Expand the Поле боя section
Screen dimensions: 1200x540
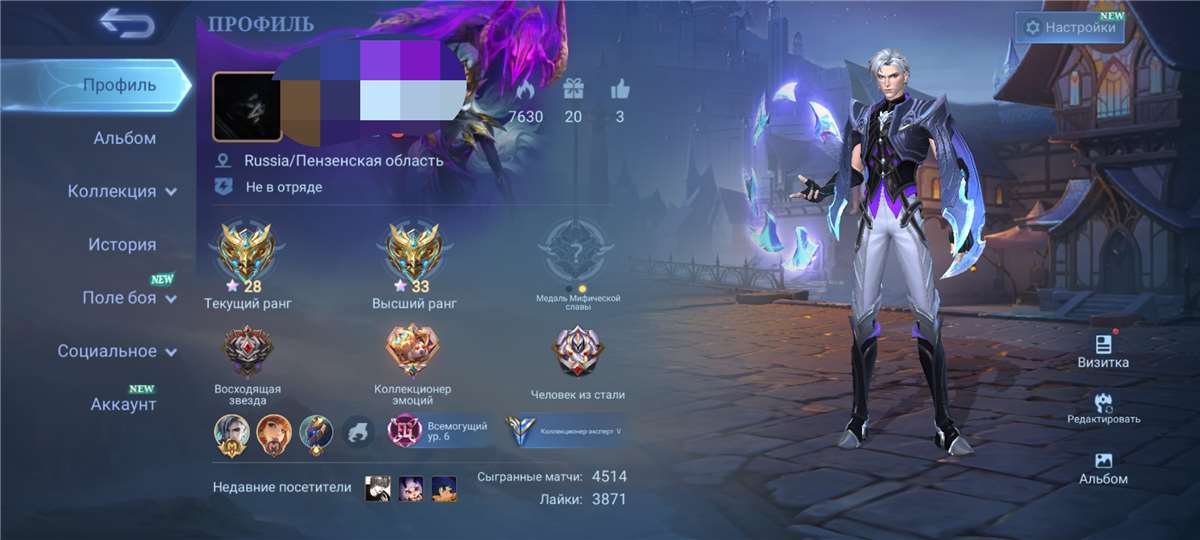coord(128,298)
